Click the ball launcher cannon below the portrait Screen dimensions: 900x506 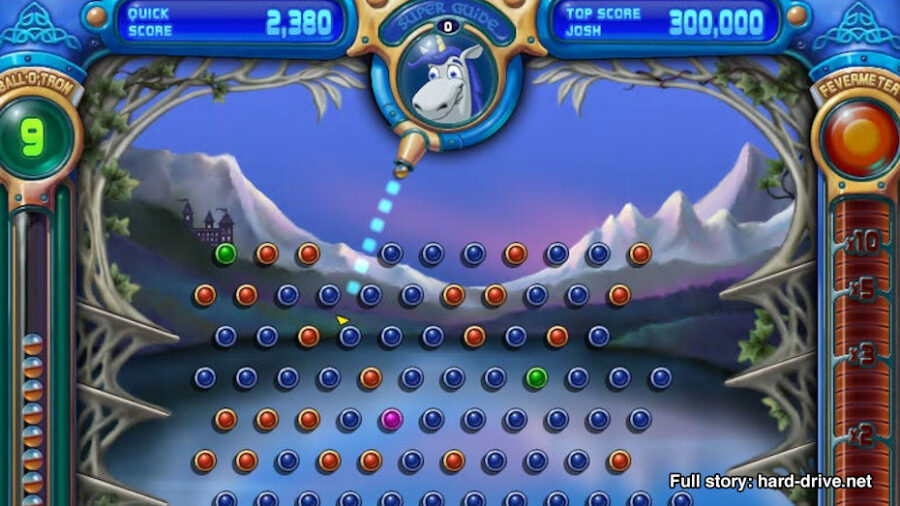[x=407, y=157]
